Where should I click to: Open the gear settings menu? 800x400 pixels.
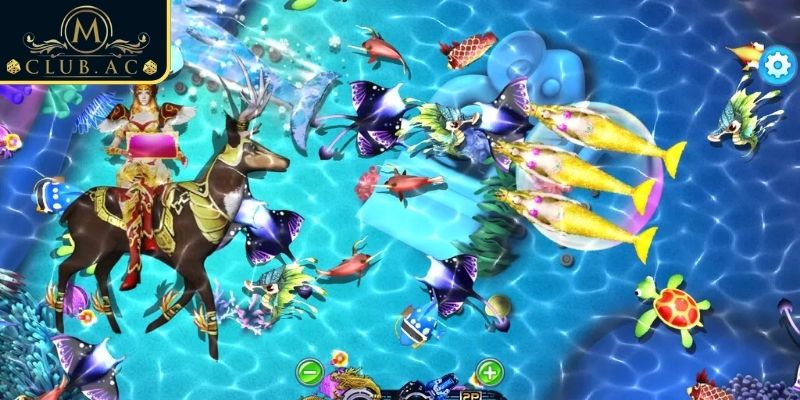click(x=775, y=65)
